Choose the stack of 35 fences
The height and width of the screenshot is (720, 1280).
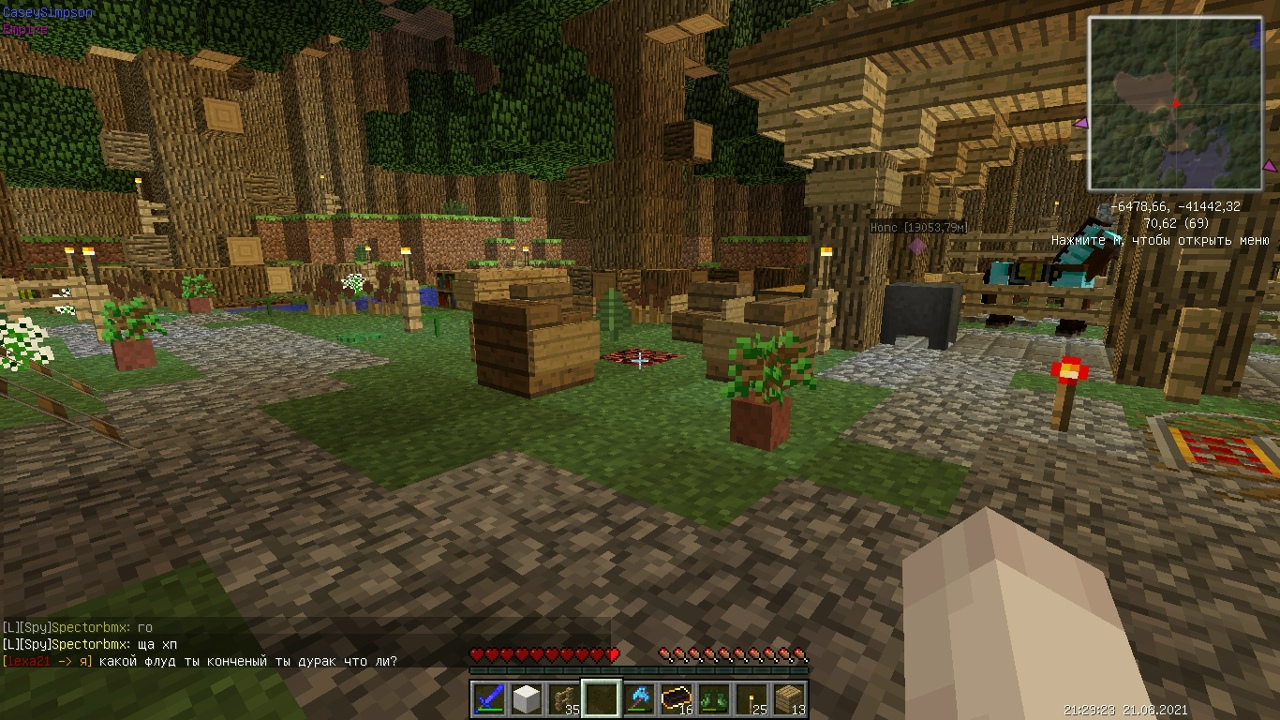pos(564,698)
